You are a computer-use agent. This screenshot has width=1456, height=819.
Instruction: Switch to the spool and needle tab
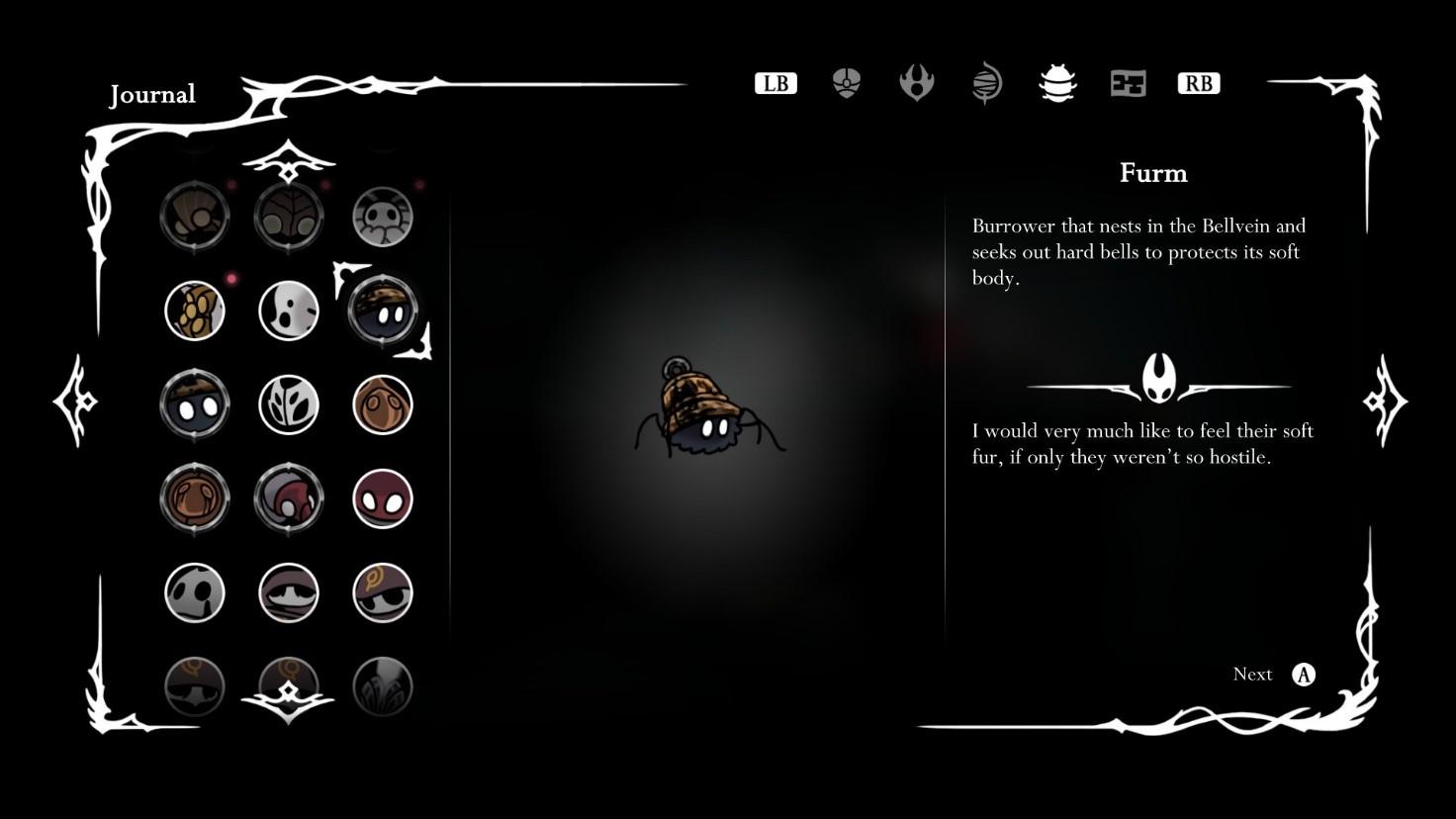[x=987, y=84]
